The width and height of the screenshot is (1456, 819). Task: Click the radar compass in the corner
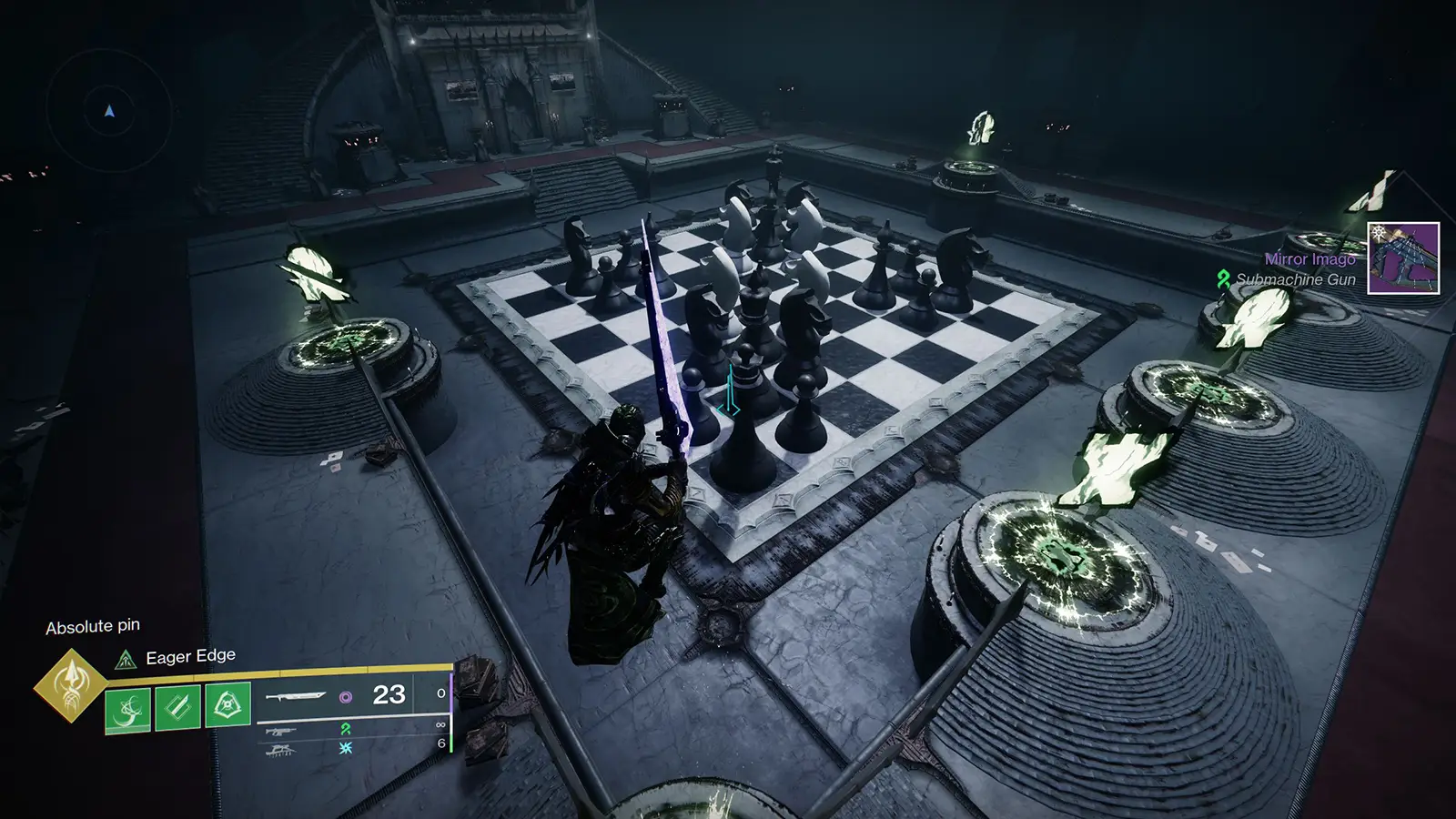tap(107, 109)
